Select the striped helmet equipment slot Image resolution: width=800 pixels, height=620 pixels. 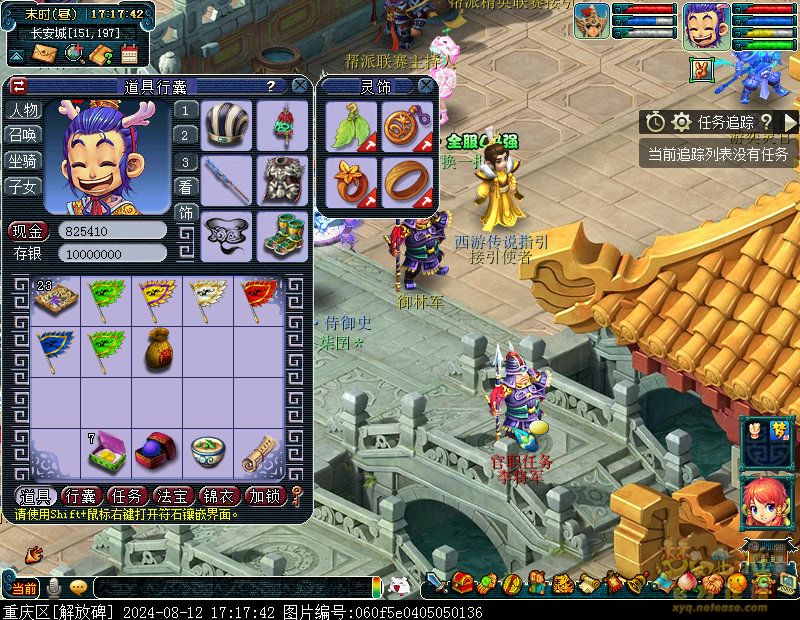[x=226, y=124]
